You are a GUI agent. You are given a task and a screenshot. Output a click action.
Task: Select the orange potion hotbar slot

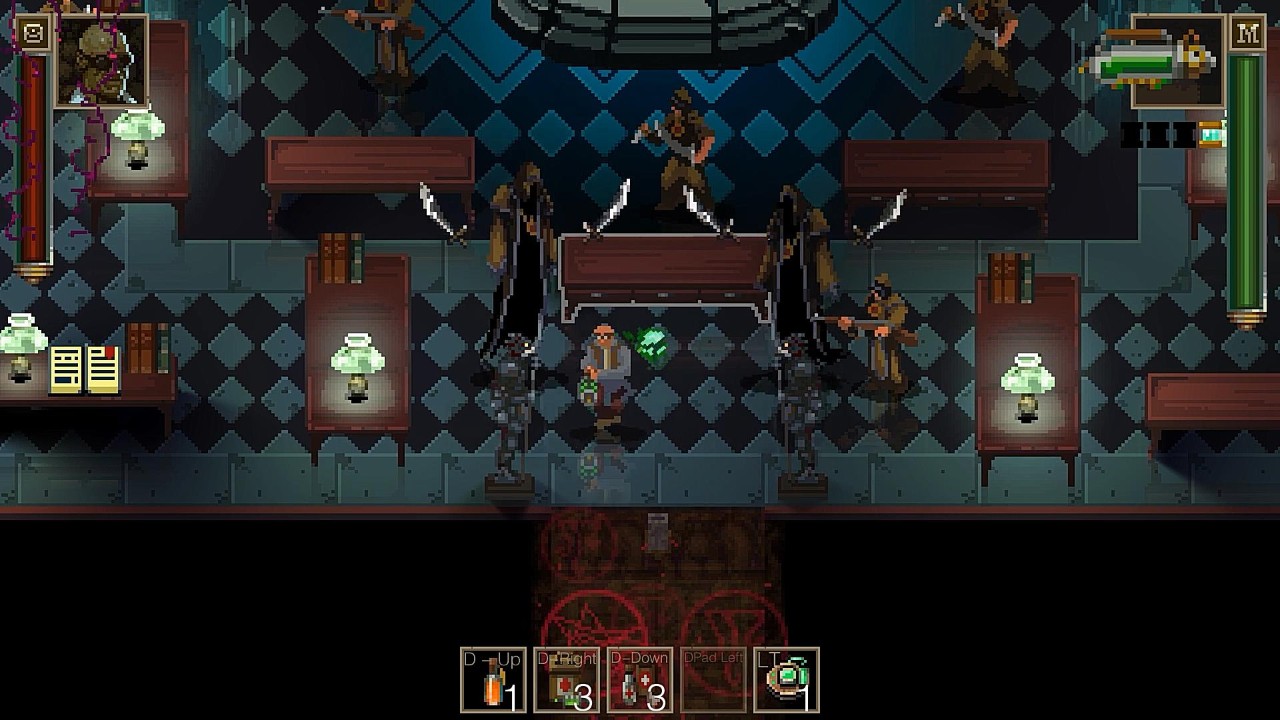tap(493, 680)
